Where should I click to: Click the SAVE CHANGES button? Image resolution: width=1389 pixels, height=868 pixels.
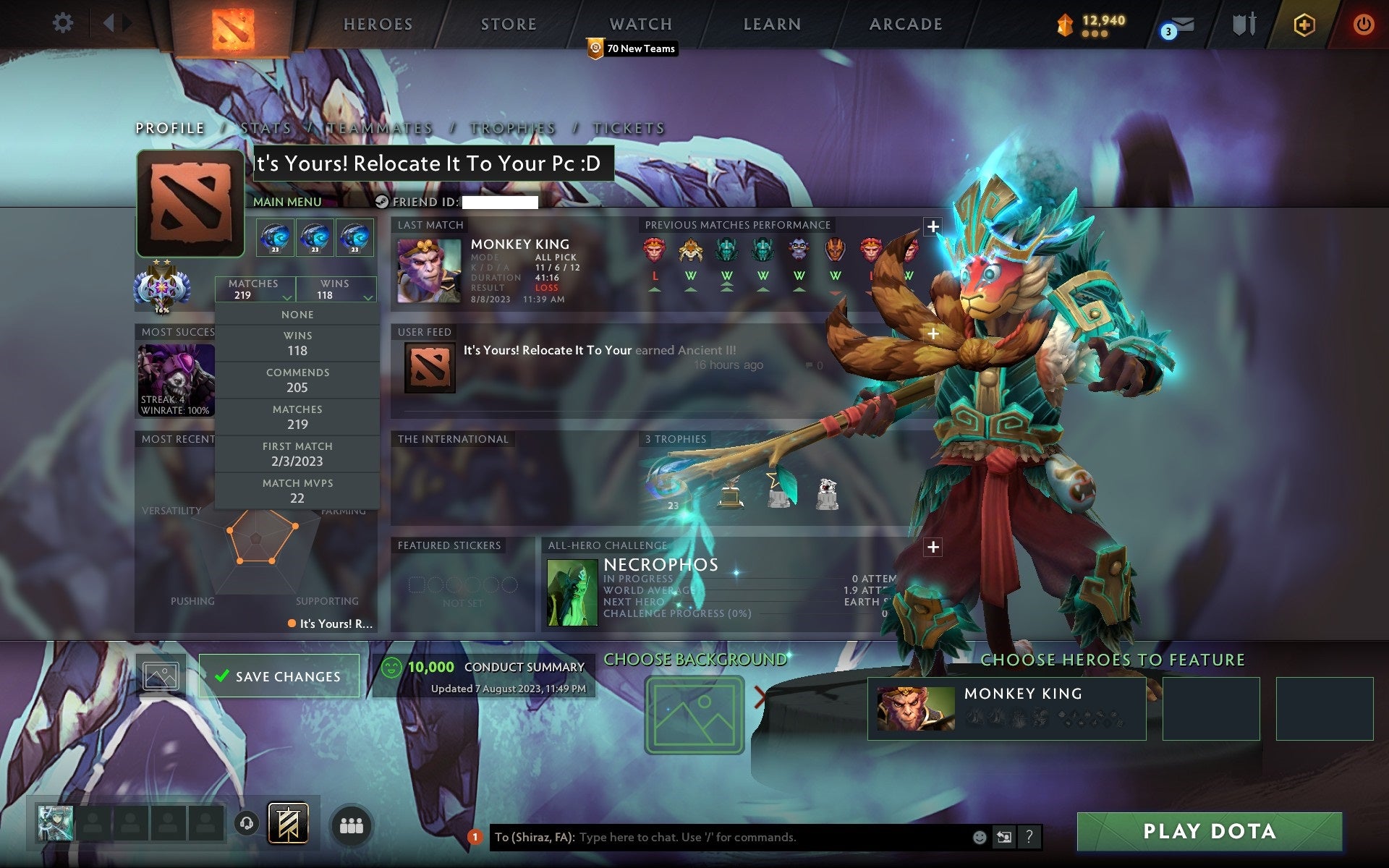coord(279,676)
